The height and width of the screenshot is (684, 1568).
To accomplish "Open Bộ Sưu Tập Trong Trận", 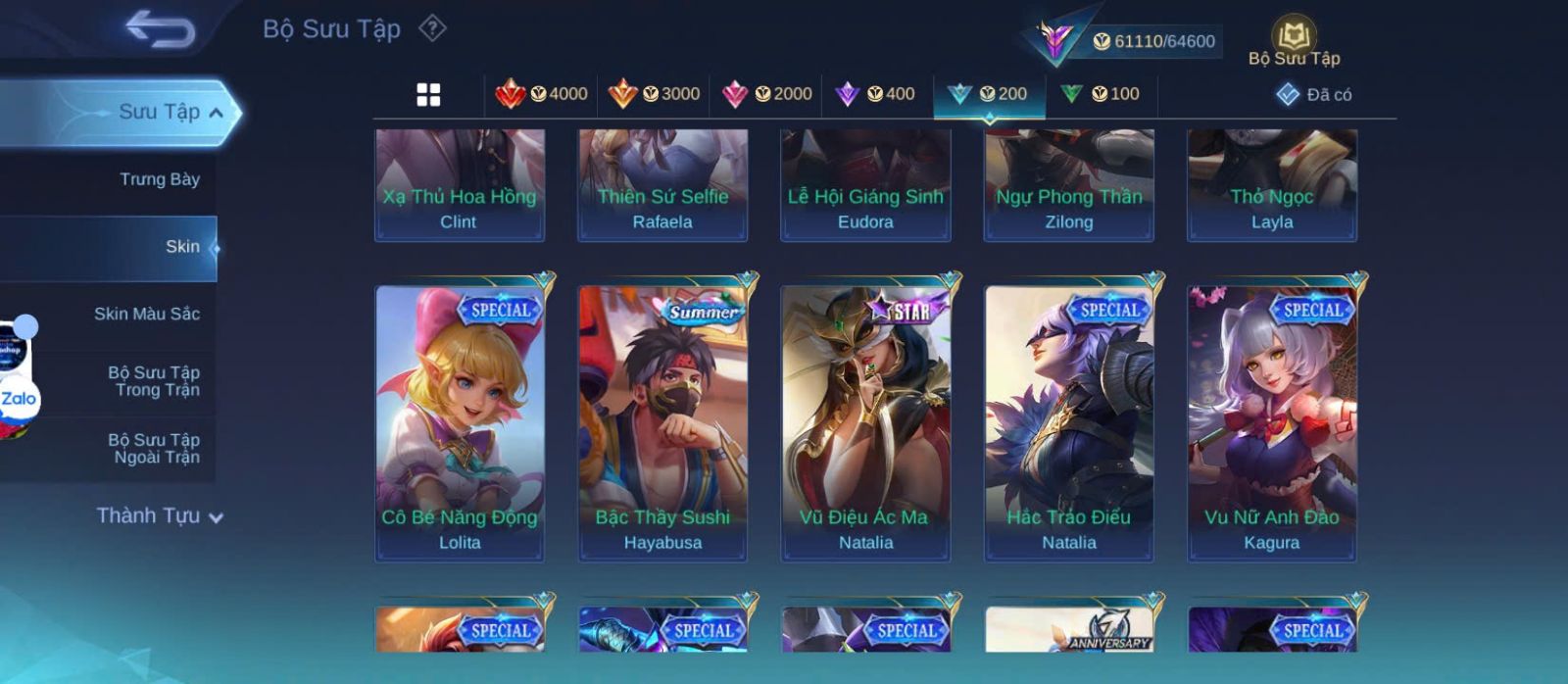I will pyautogui.click(x=154, y=381).
